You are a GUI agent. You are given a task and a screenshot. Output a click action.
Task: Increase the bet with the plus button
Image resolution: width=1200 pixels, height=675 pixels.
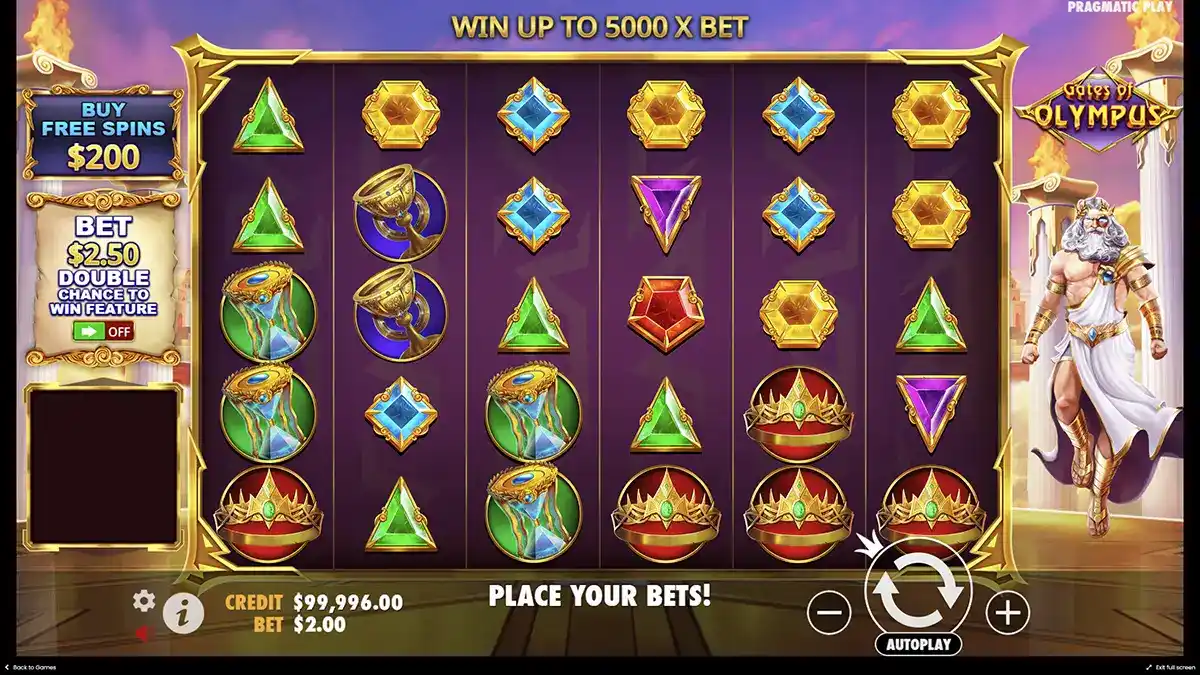pyautogui.click(x=1007, y=611)
